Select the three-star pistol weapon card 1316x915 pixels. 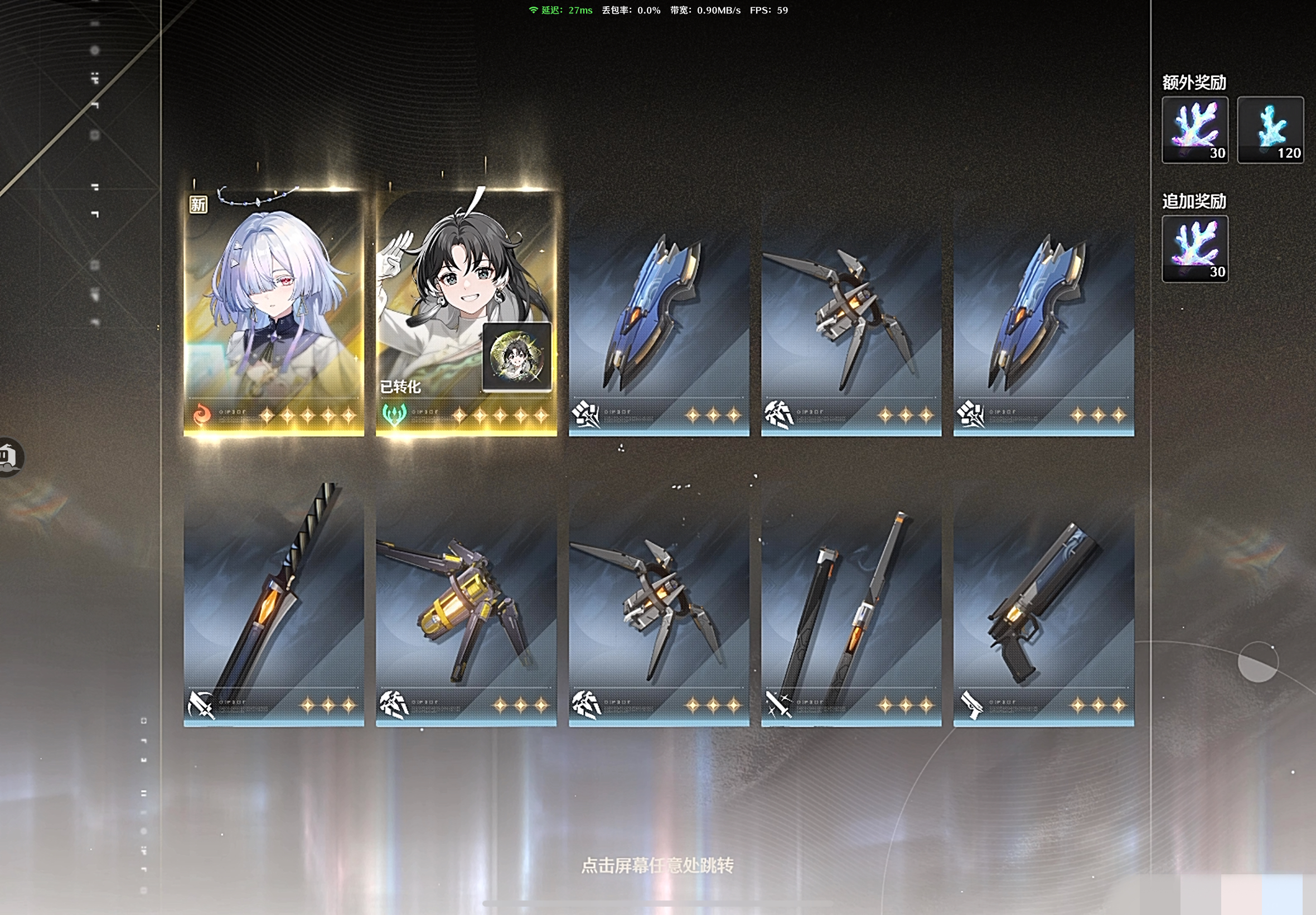click(1043, 613)
